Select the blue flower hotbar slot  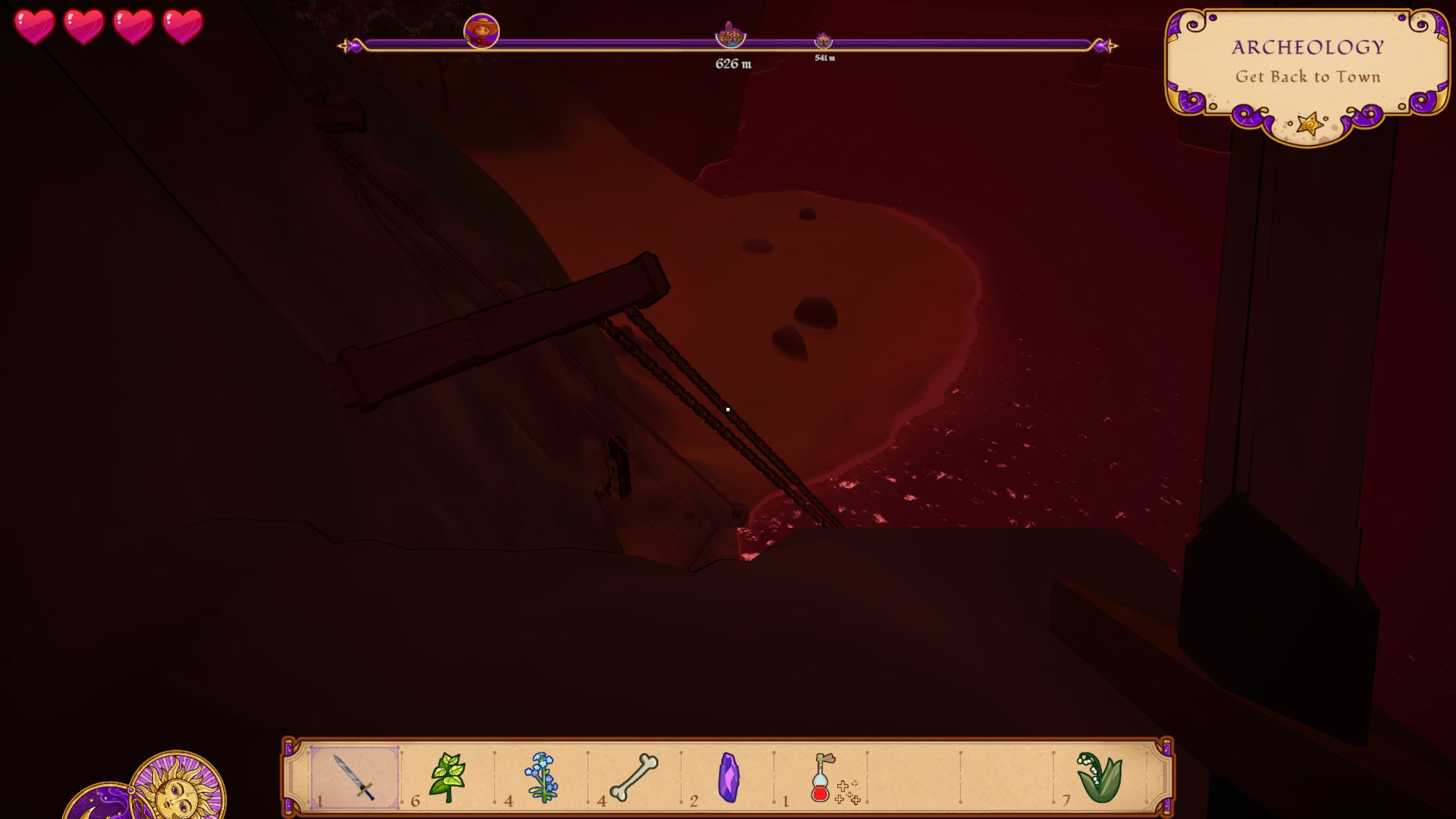coord(541,777)
